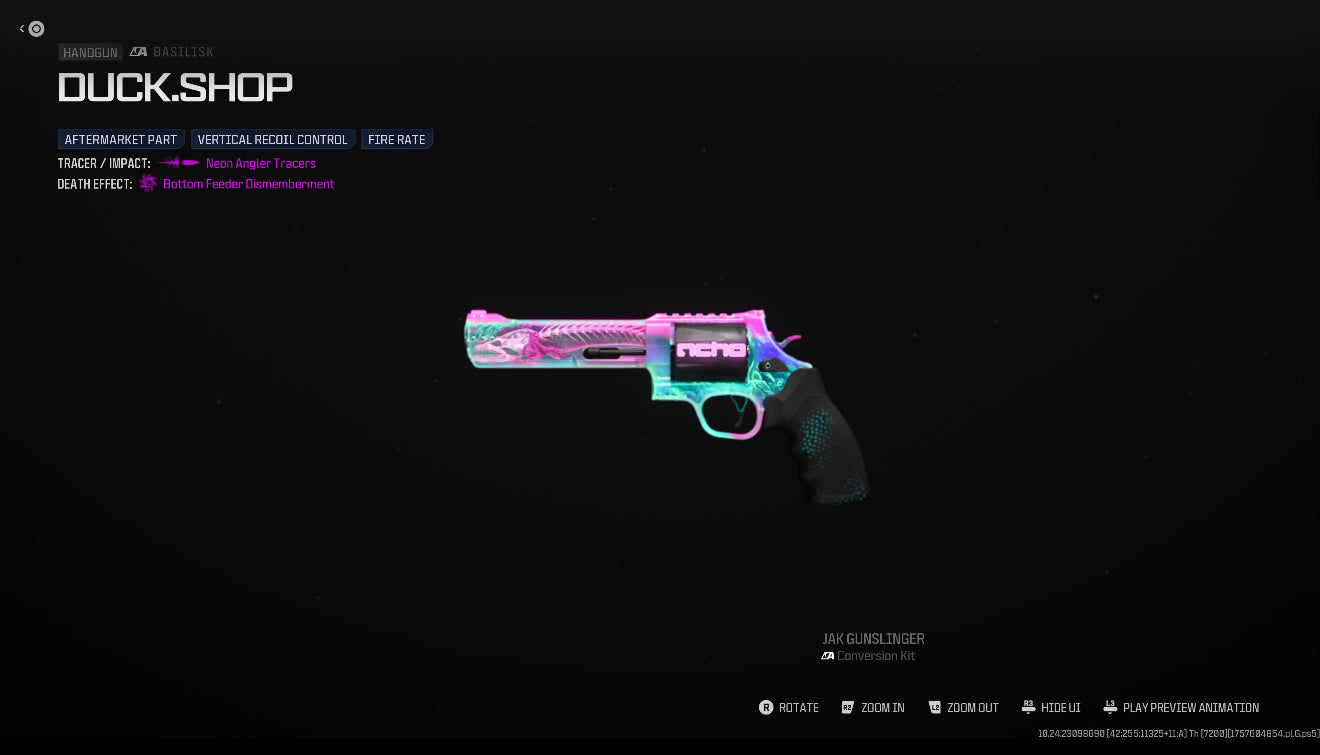Show the Bottom Feeder Dismemberment death effect

tap(248, 184)
